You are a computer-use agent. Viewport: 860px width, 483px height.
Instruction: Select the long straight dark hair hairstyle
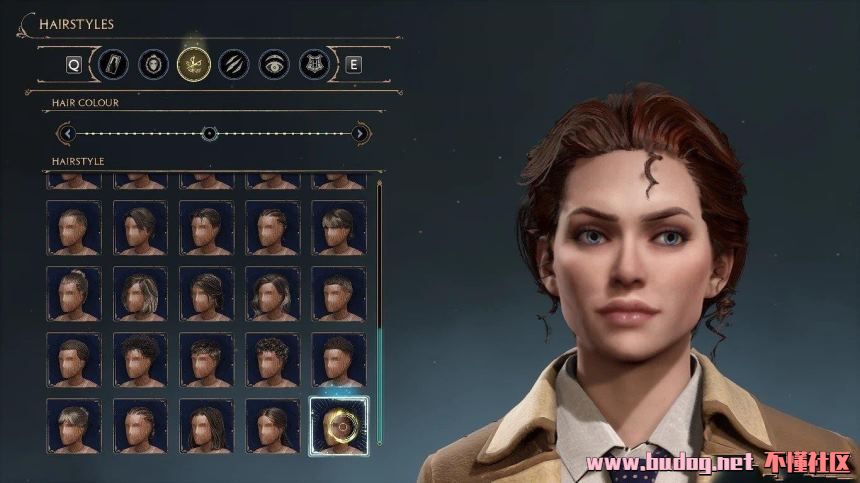206,426
